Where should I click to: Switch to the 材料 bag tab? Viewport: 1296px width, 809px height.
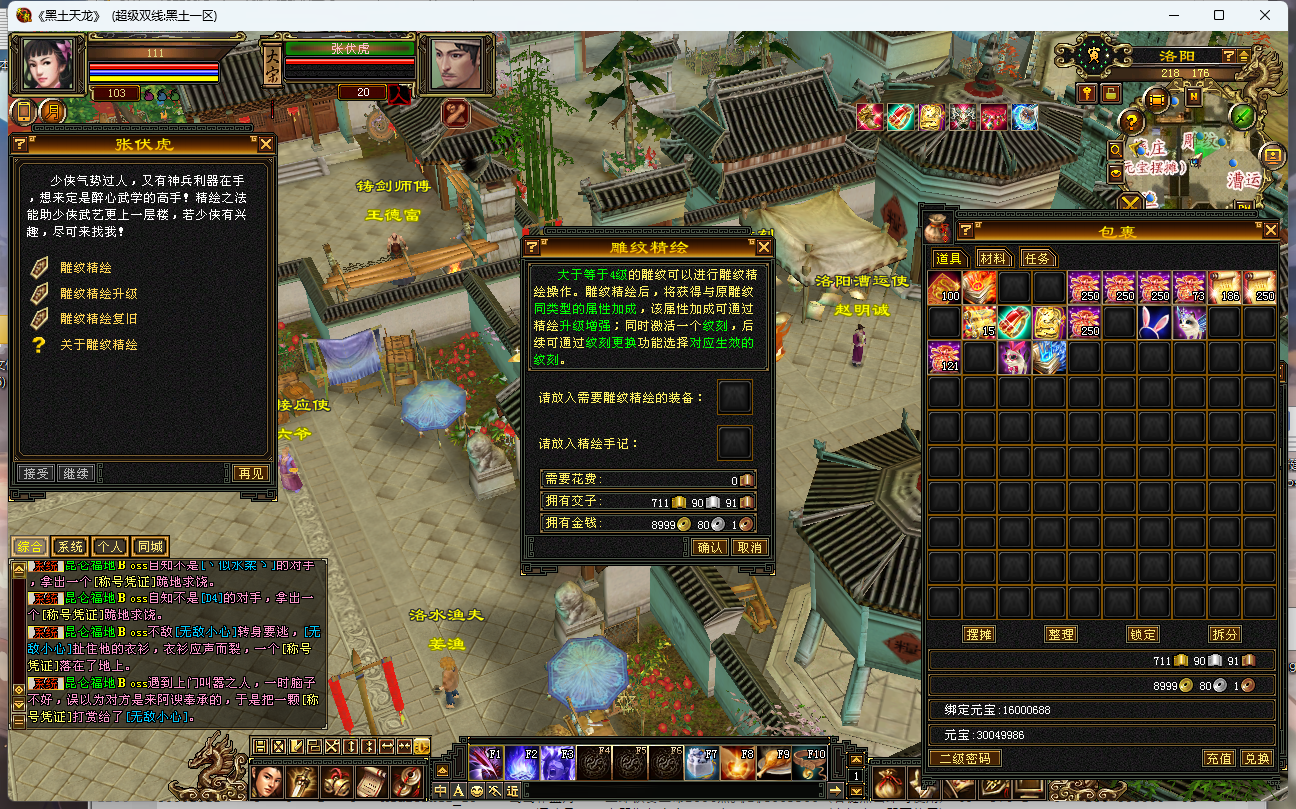992,258
